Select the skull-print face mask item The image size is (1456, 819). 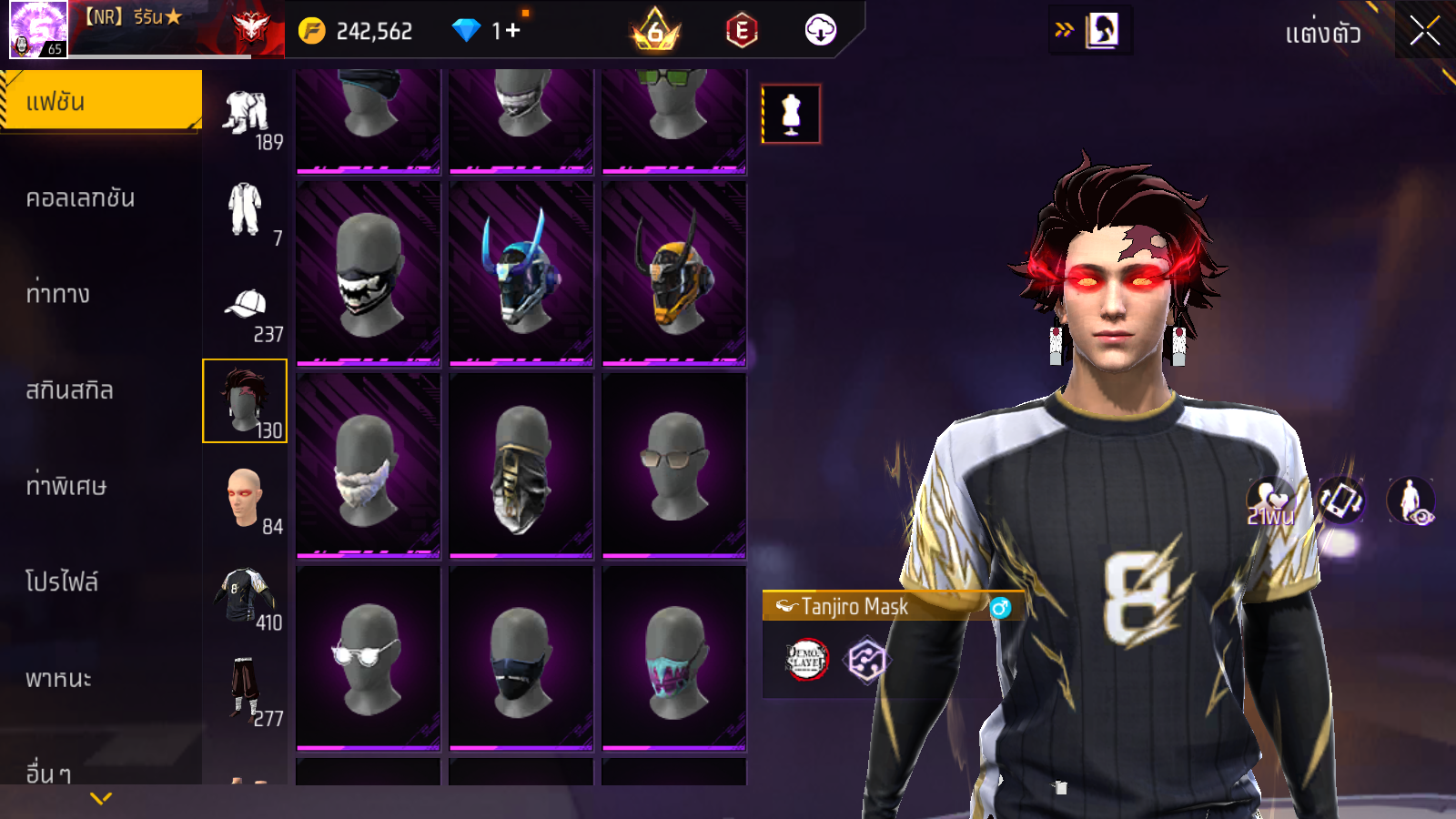(x=369, y=273)
